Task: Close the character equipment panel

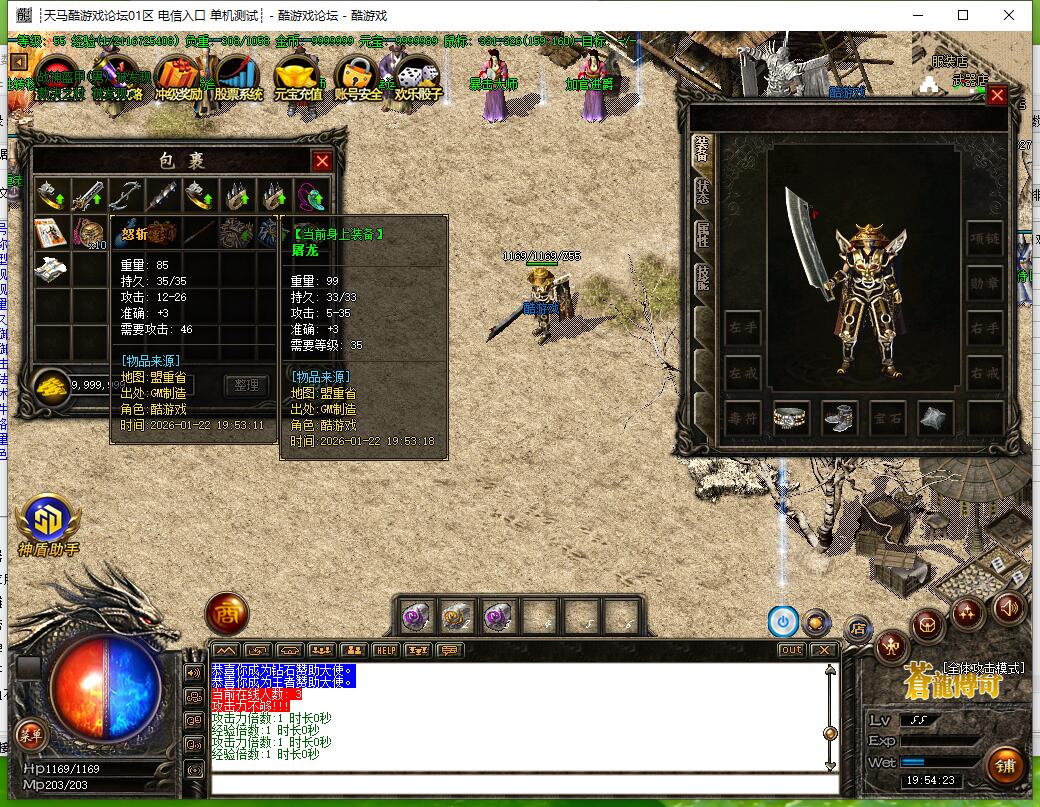Action: click(x=997, y=96)
